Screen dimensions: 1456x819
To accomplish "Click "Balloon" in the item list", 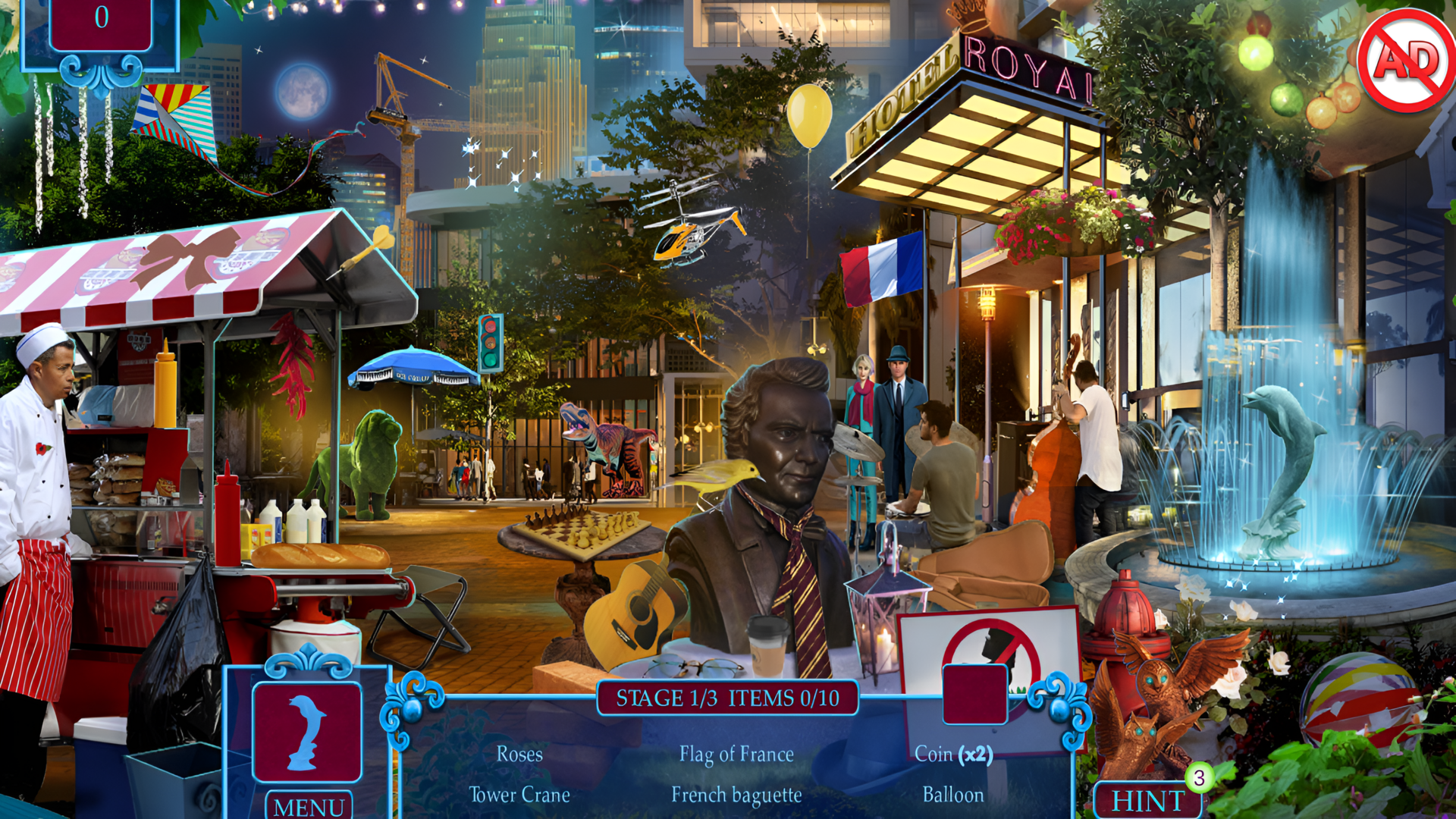I will click(x=953, y=795).
